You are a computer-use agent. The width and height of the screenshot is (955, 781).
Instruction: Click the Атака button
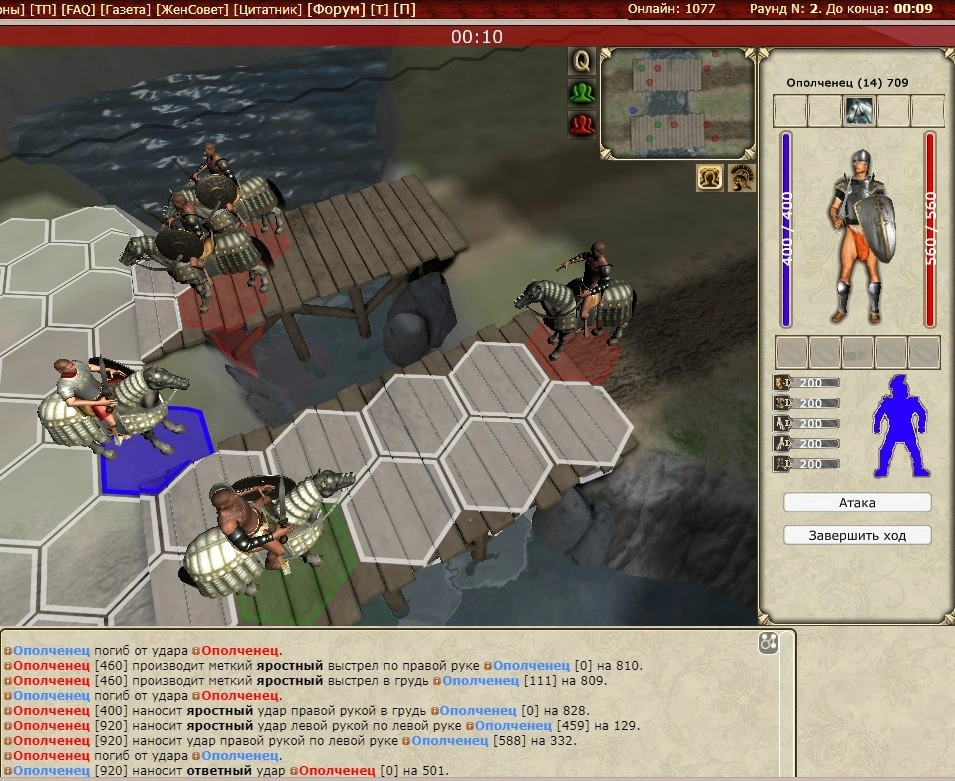(x=857, y=502)
